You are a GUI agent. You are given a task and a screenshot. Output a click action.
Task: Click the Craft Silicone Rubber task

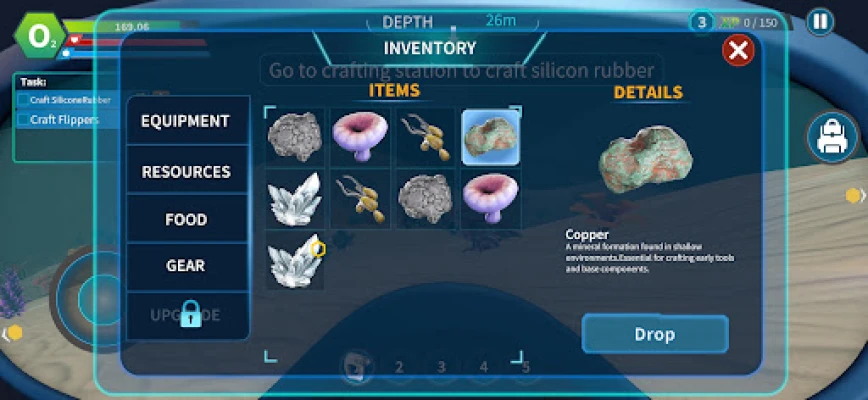coord(70,100)
